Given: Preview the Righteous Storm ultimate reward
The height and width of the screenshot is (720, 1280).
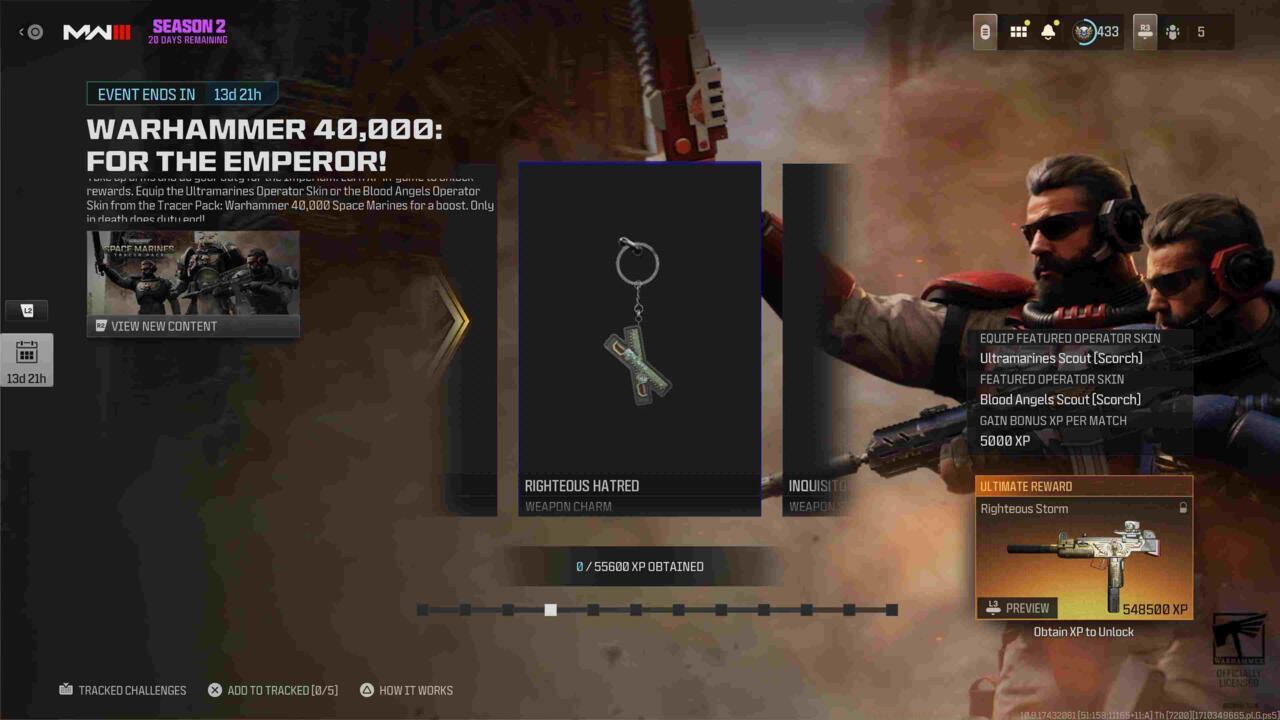Looking at the screenshot, I should (x=1015, y=607).
